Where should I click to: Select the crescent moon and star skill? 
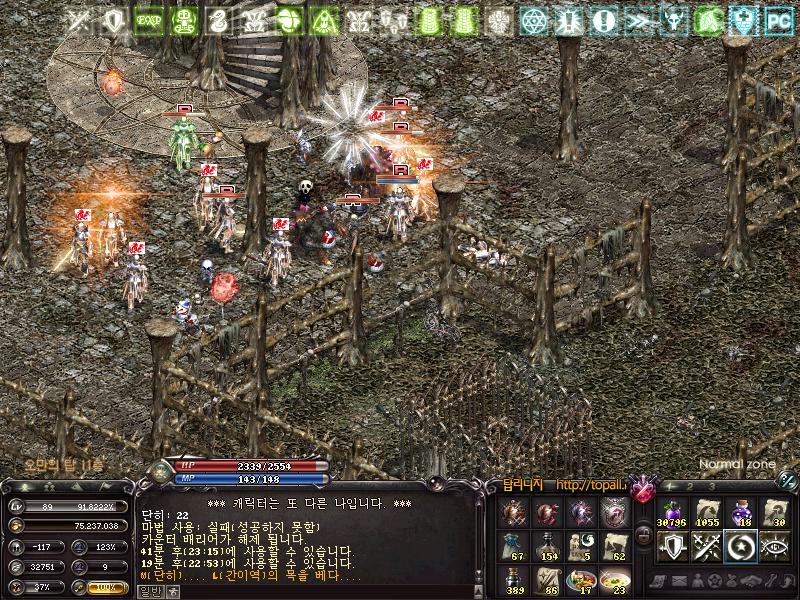click(741, 546)
